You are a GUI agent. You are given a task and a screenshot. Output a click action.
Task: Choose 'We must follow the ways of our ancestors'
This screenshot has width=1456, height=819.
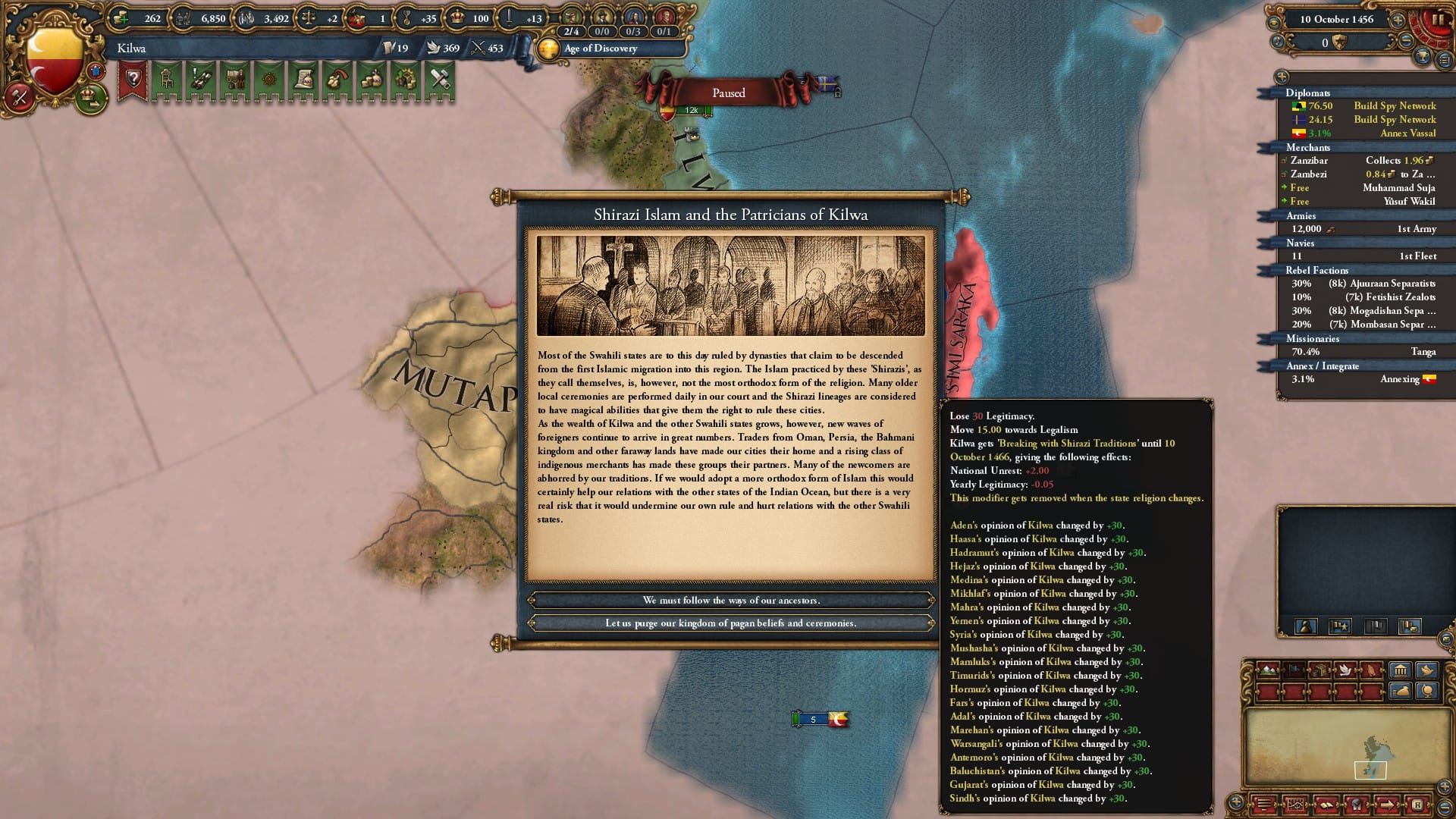pos(732,600)
